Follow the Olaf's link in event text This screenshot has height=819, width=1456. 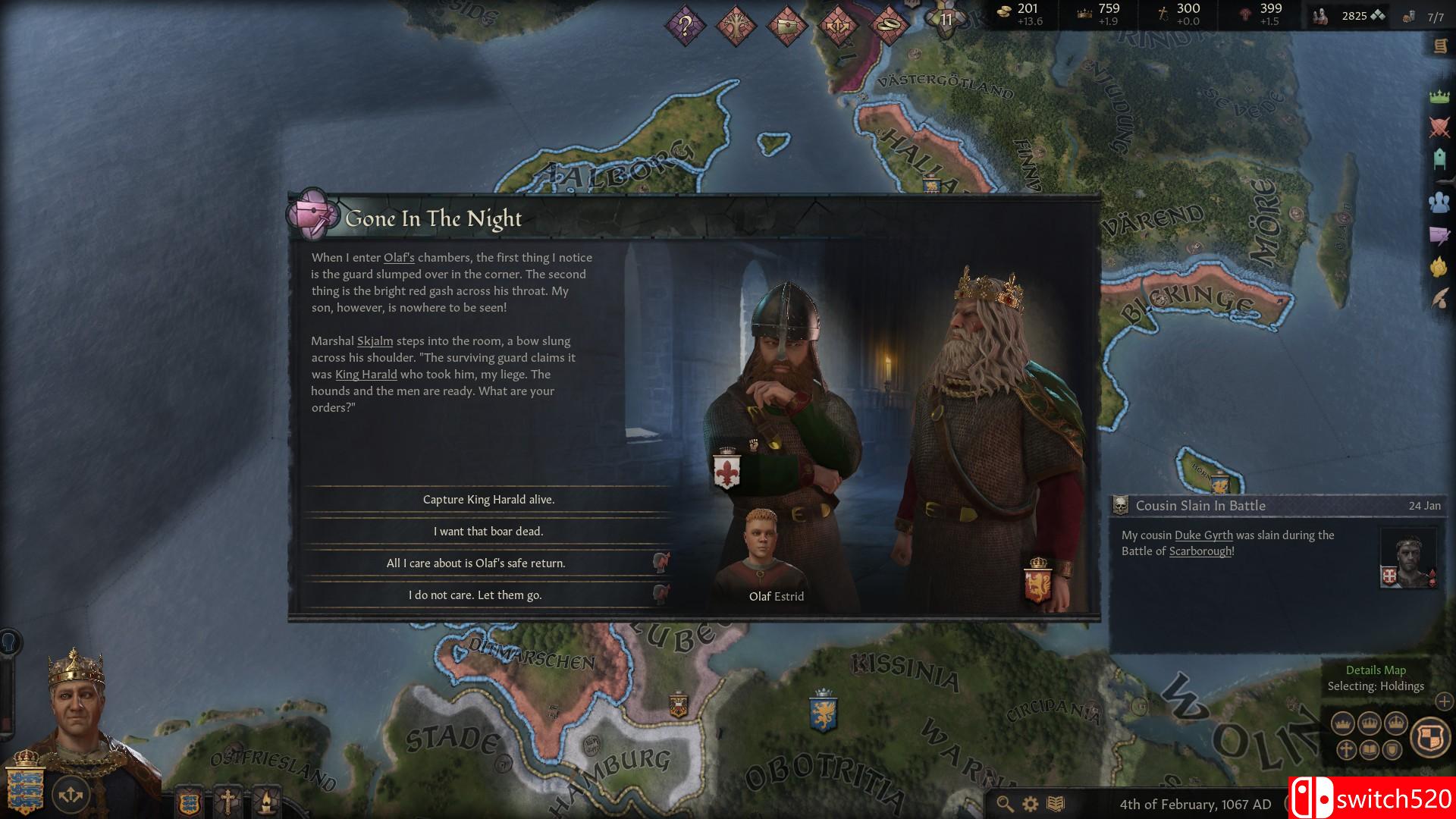coord(399,258)
